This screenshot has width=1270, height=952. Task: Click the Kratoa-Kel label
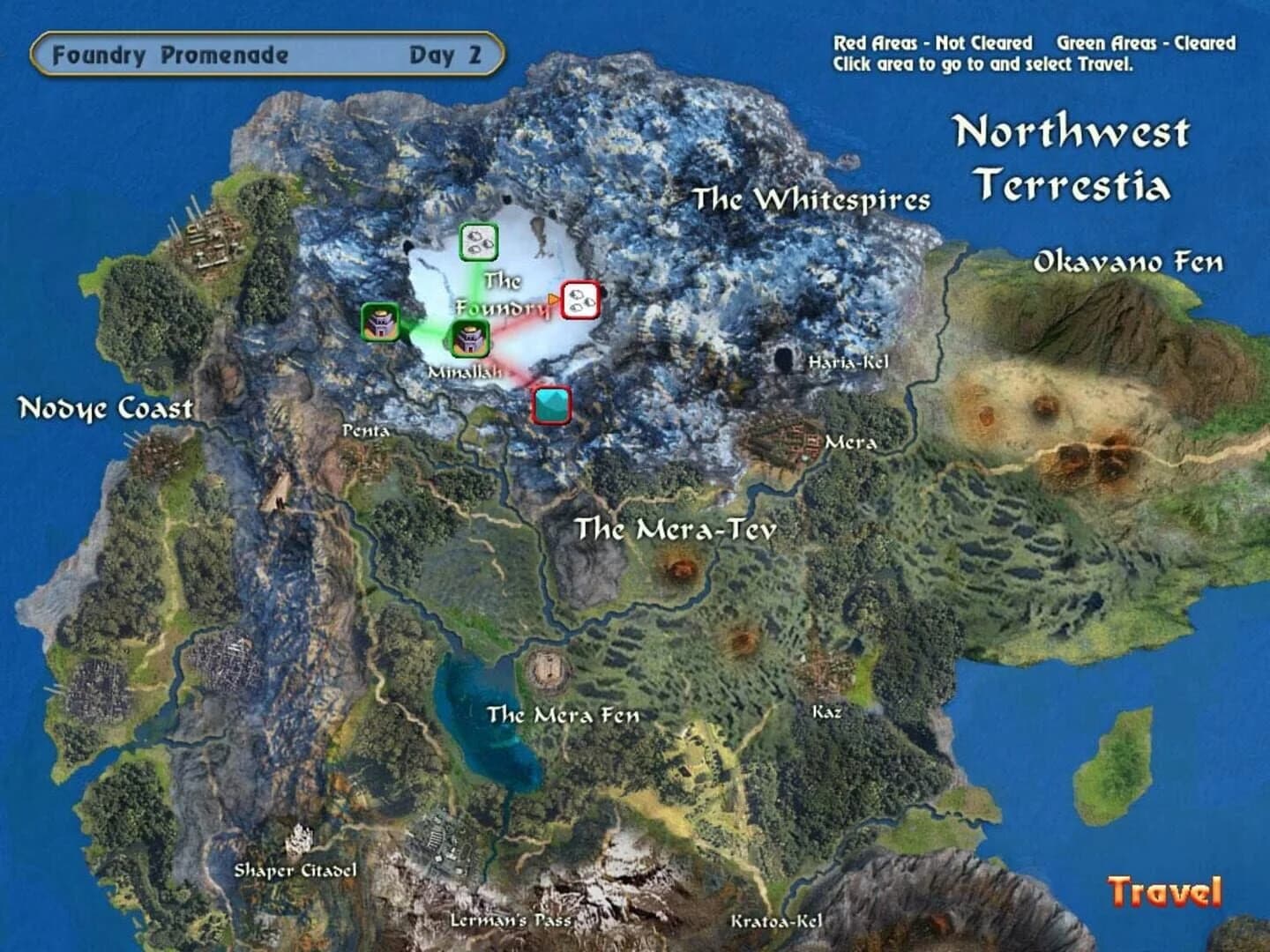click(776, 923)
